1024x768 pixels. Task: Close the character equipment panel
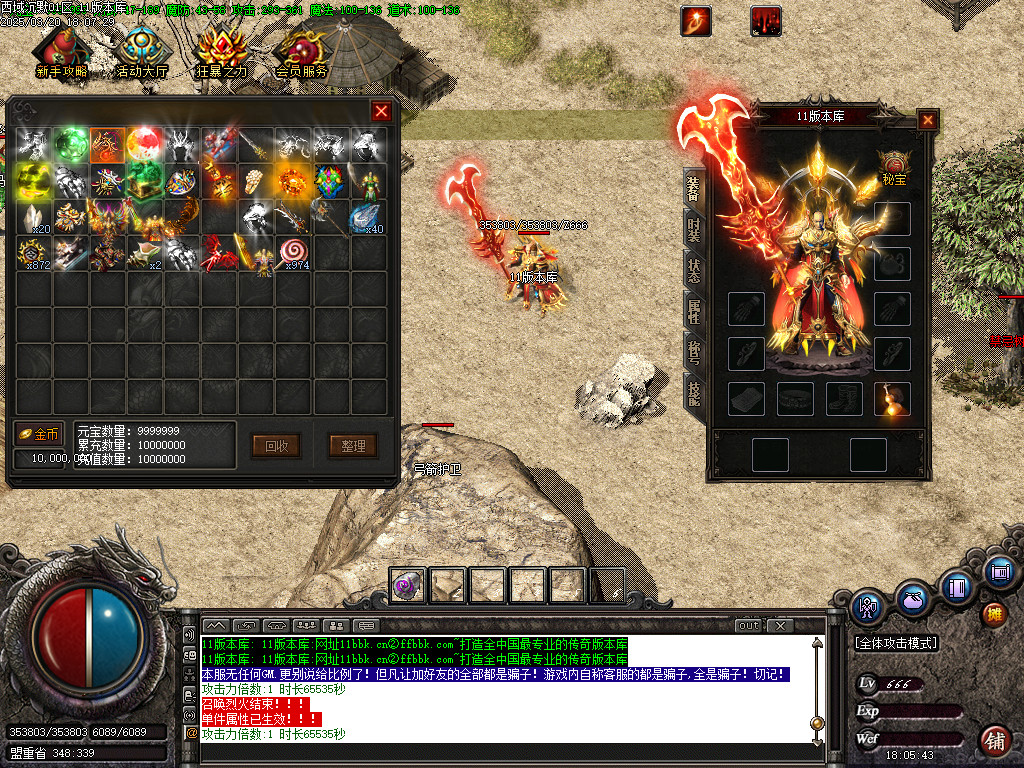point(928,120)
